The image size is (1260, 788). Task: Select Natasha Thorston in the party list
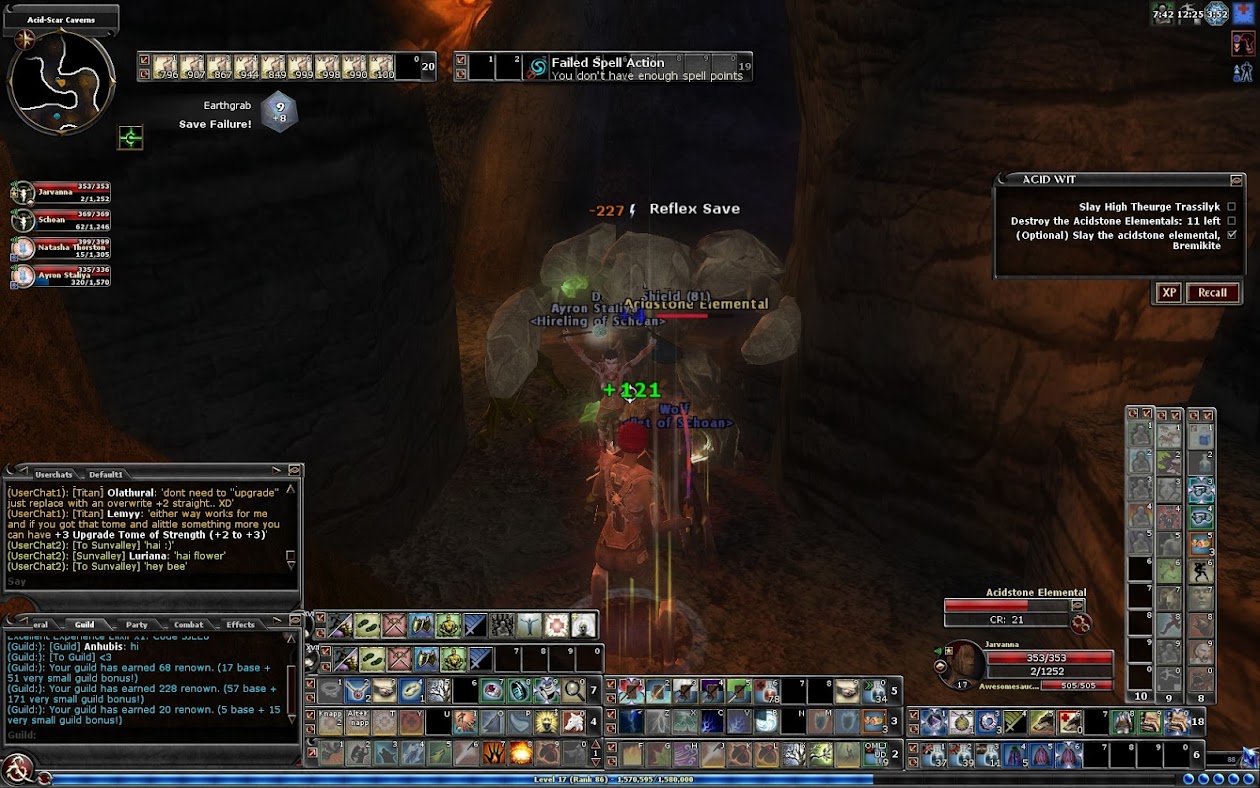coord(23,247)
